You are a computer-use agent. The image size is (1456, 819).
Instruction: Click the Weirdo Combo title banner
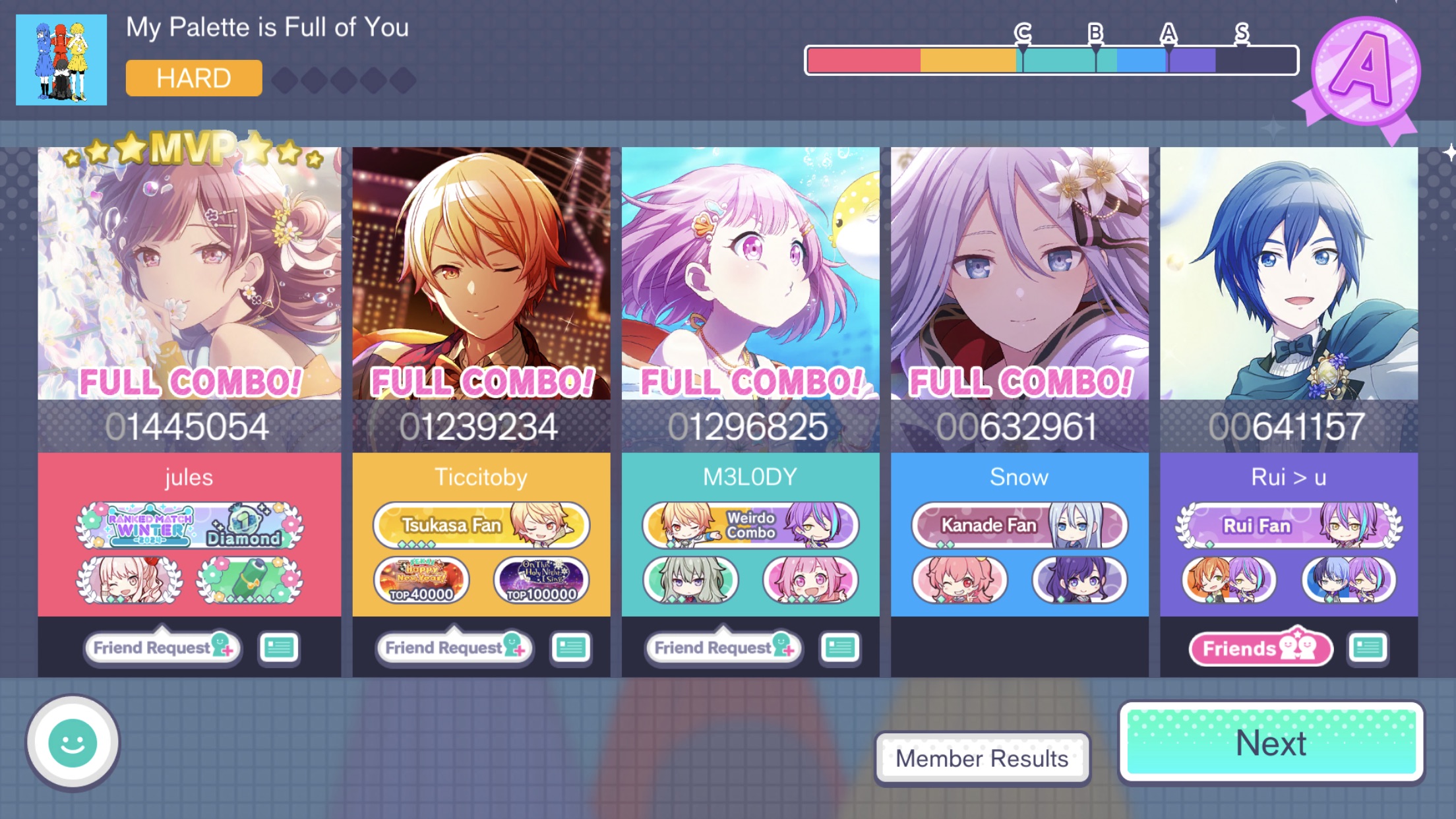pos(750,526)
